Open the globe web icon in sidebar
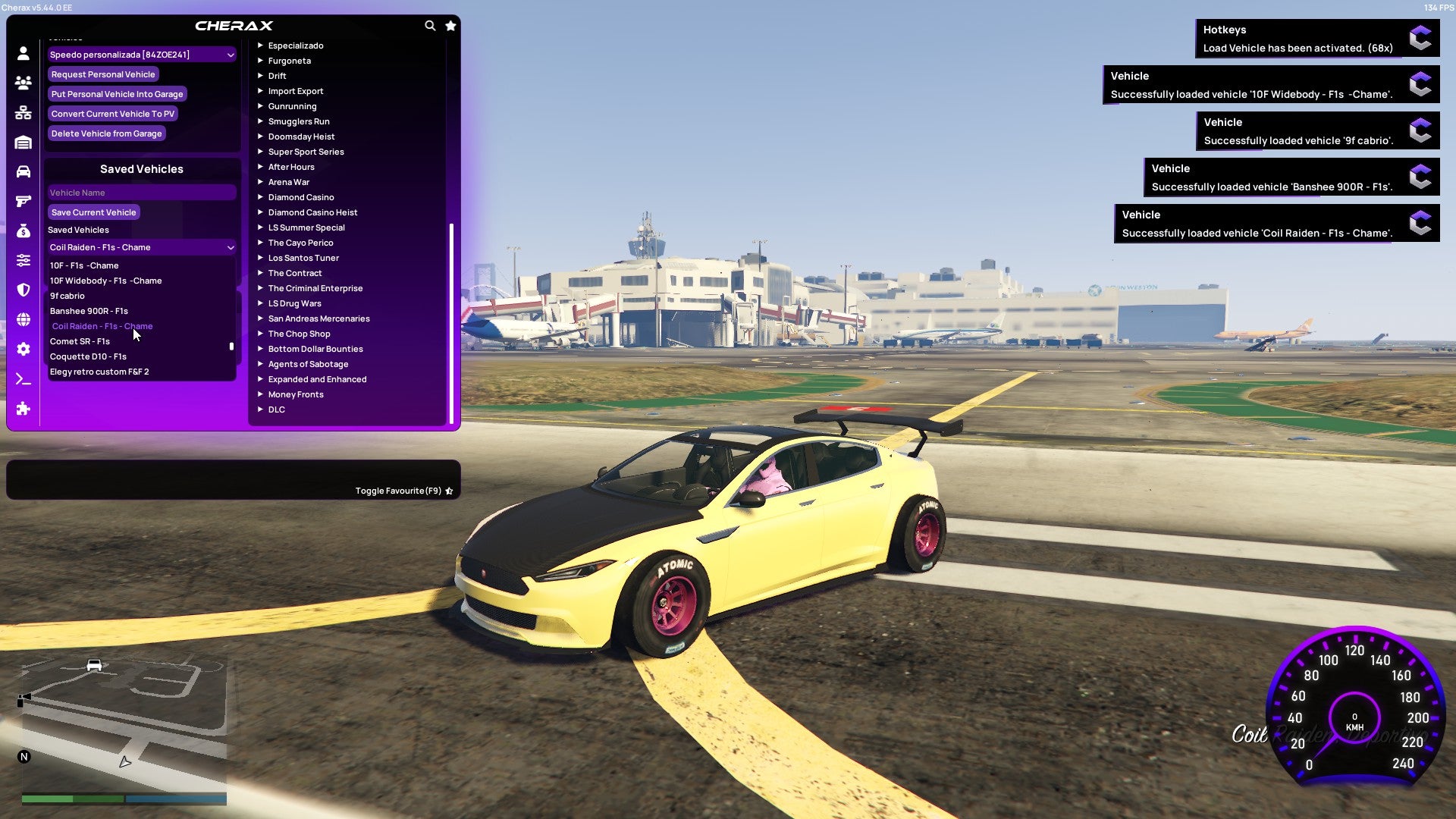Screen dimensions: 1456x819 point(23,319)
